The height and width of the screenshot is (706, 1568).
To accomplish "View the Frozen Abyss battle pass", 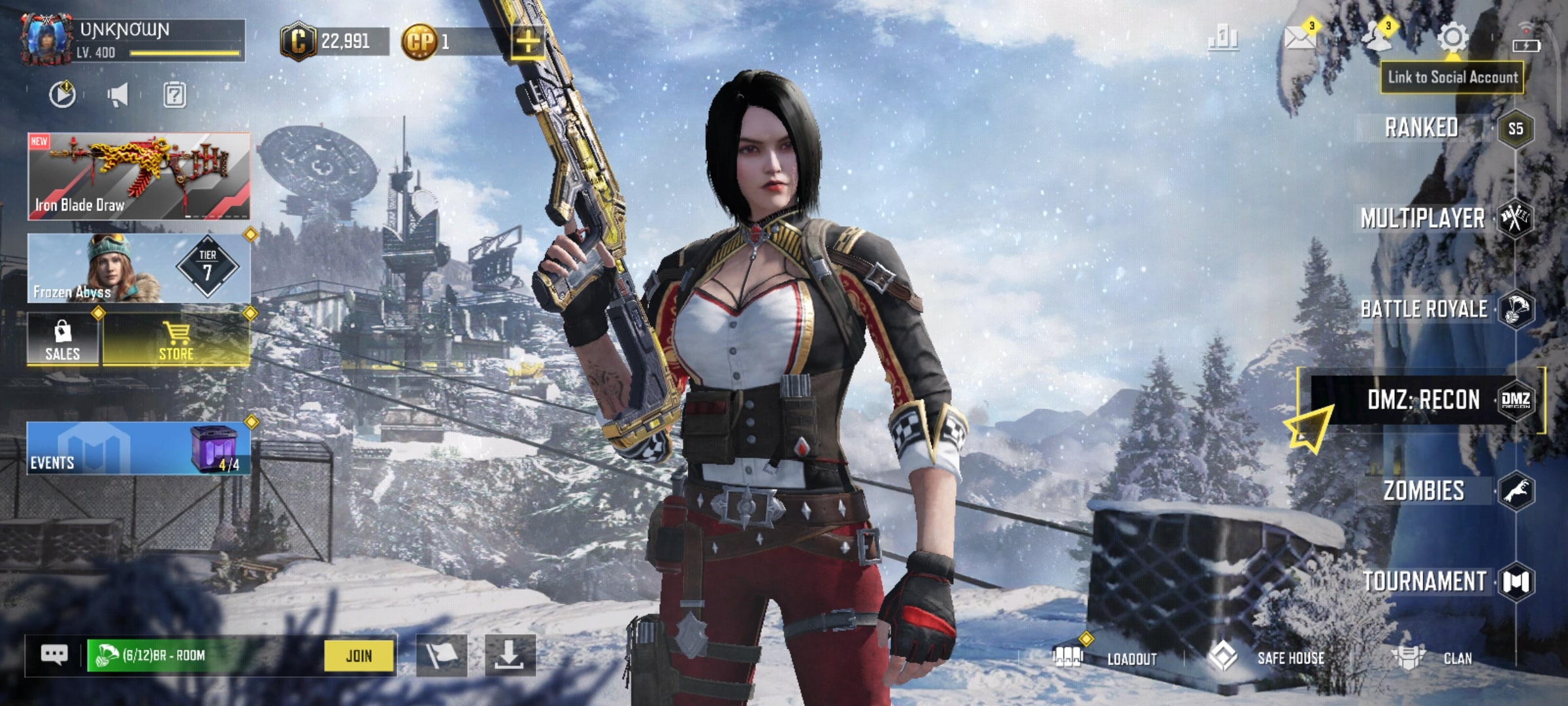I will (138, 269).
